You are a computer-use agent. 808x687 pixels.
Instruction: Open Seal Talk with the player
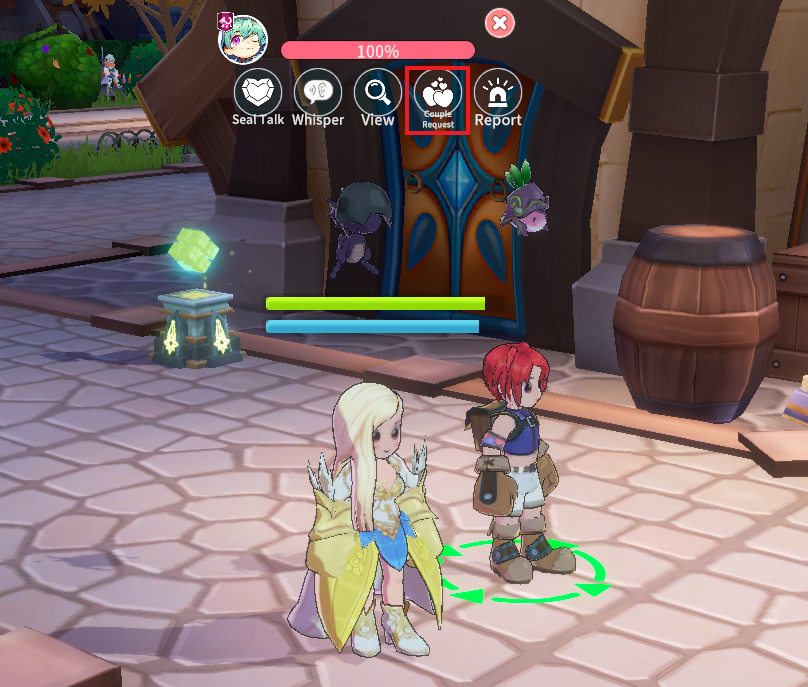258,93
